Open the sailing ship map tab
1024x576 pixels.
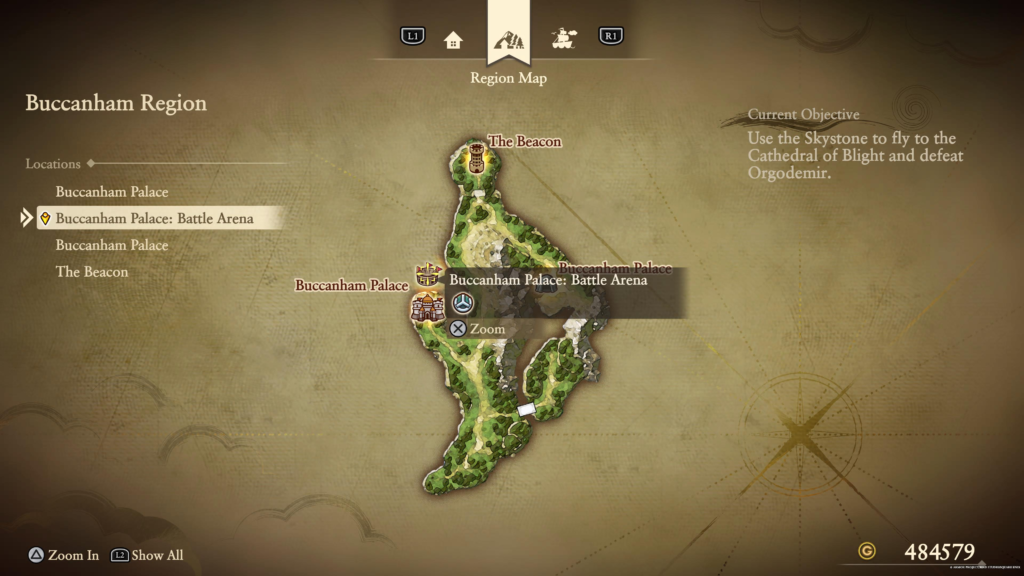click(x=564, y=38)
